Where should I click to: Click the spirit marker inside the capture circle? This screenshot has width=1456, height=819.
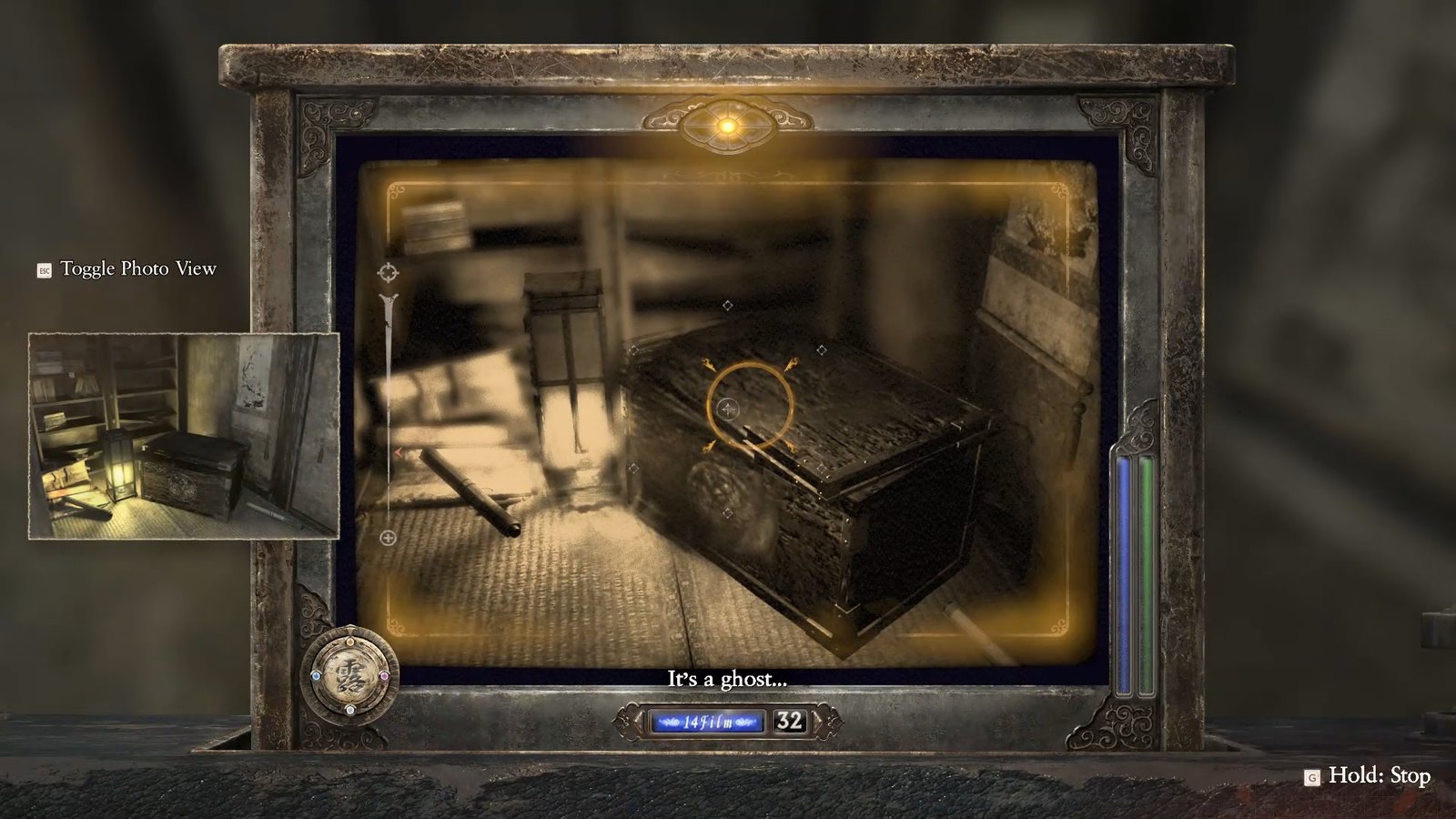[x=726, y=409]
